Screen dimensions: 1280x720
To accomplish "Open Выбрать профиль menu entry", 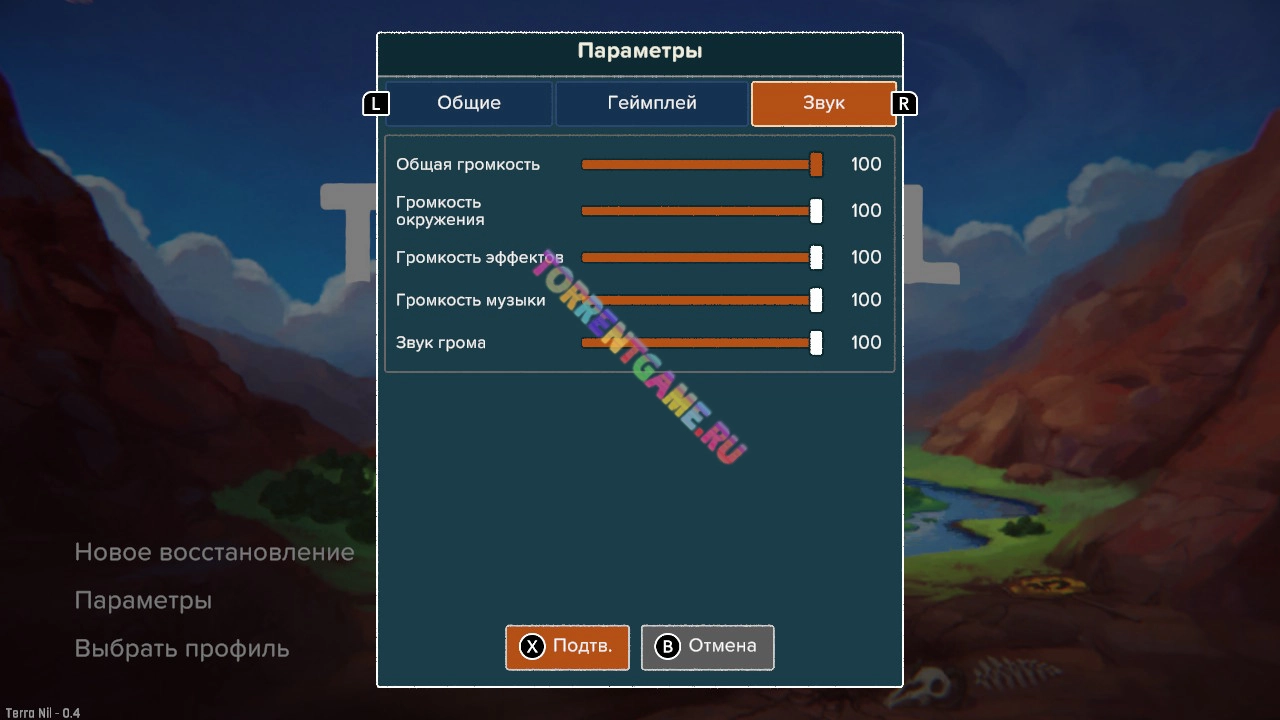I will tap(182, 648).
